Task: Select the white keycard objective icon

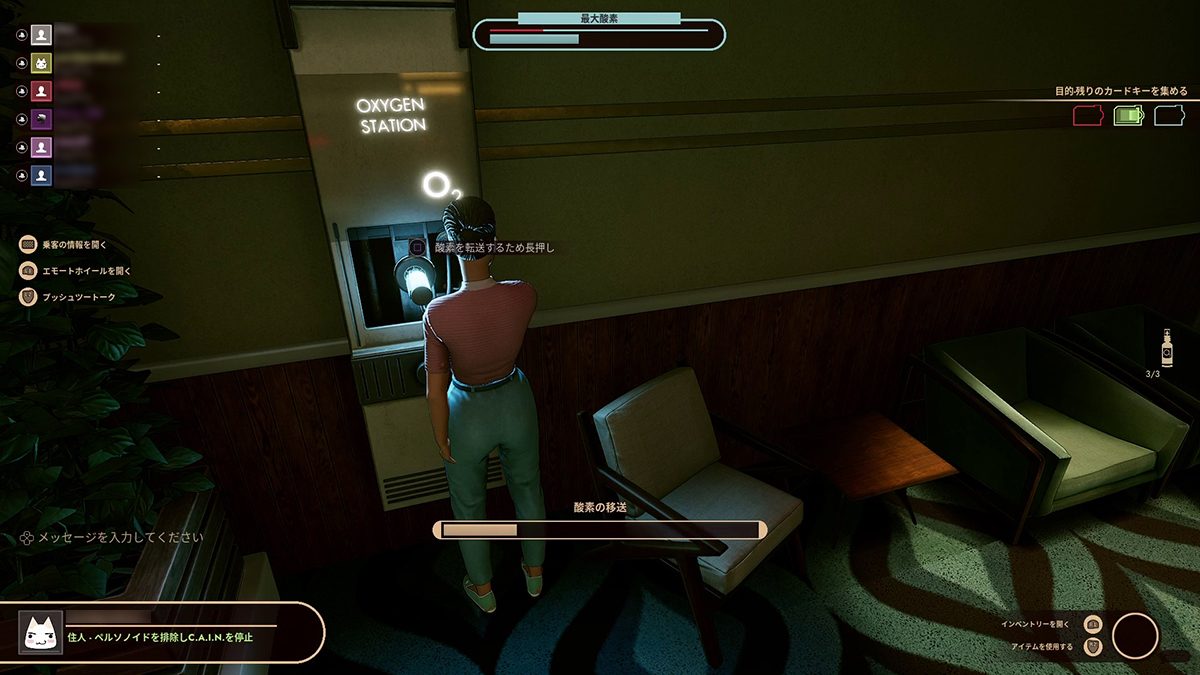Action: 1169,116
